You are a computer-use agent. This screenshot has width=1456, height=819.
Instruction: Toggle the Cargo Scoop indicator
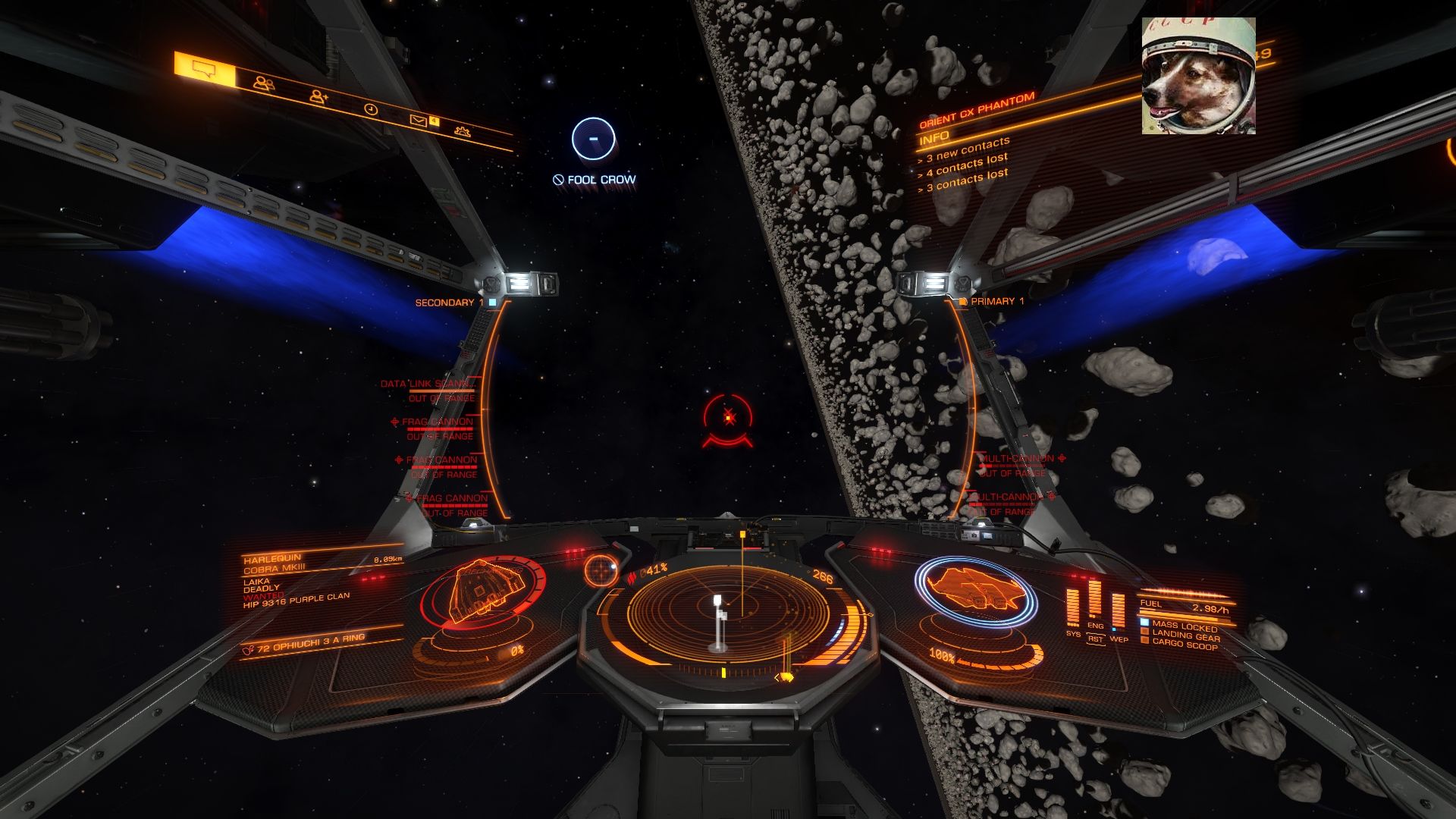(x=1185, y=645)
